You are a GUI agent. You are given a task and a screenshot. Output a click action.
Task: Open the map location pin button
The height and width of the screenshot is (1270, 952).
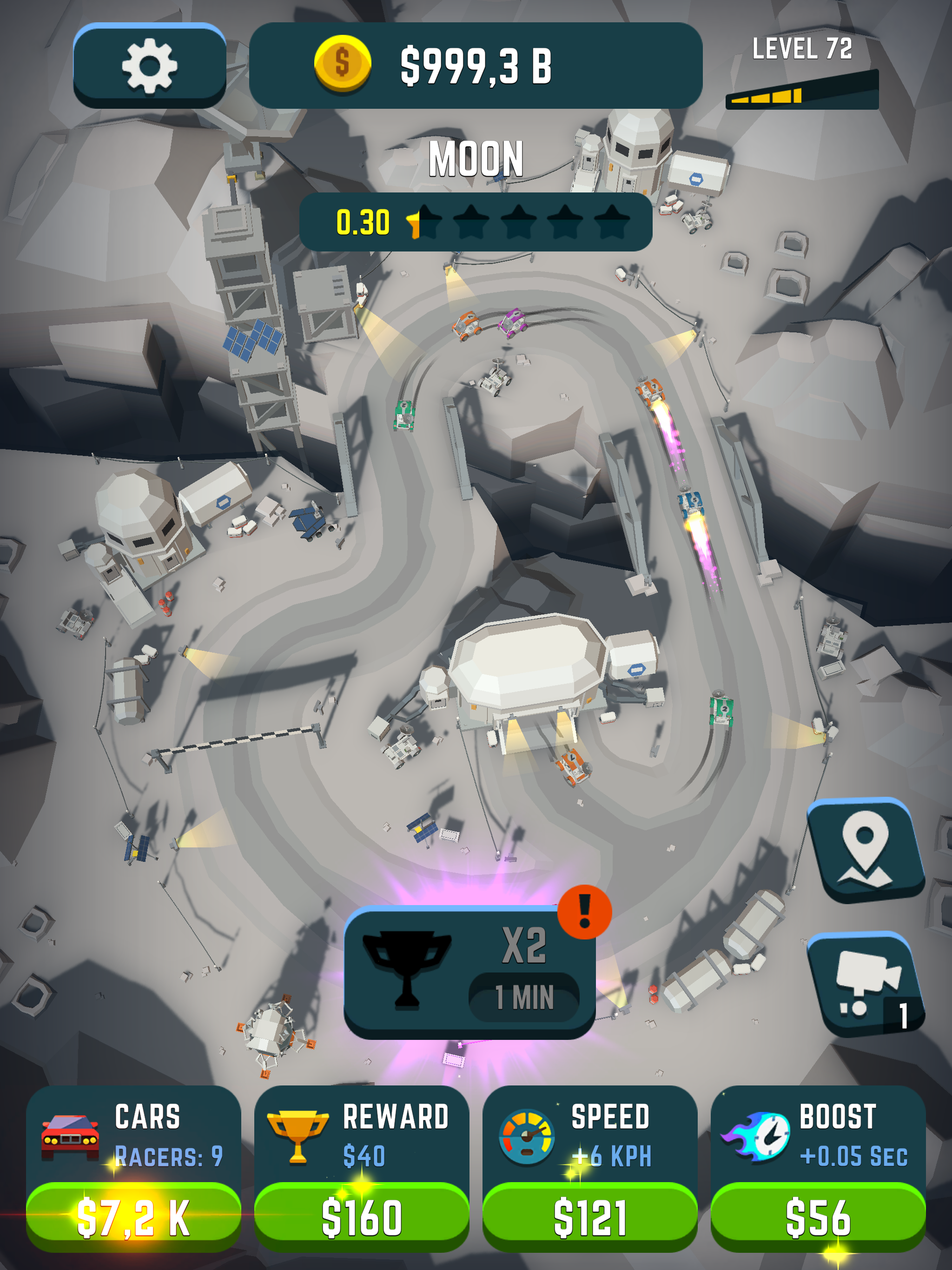[x=865, y=850]
